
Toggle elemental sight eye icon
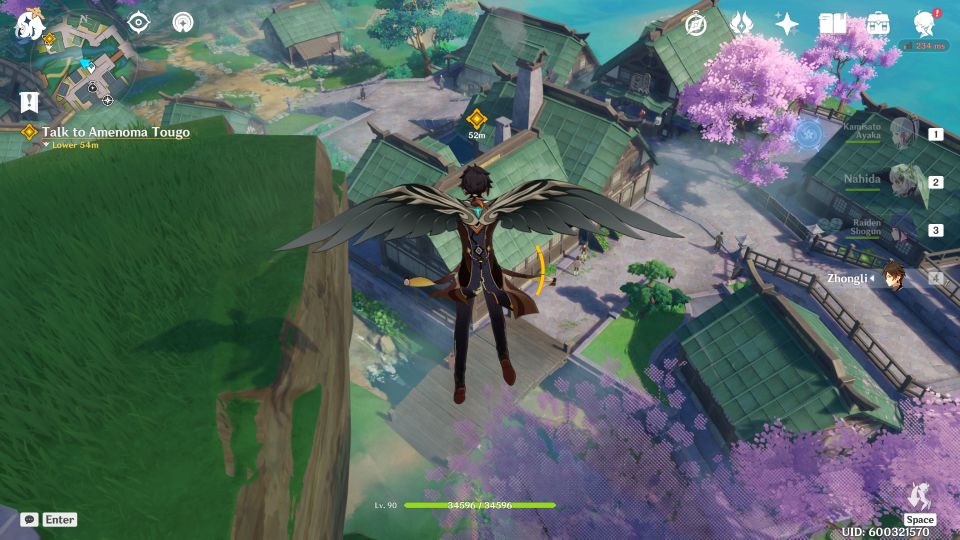[139, 22]
